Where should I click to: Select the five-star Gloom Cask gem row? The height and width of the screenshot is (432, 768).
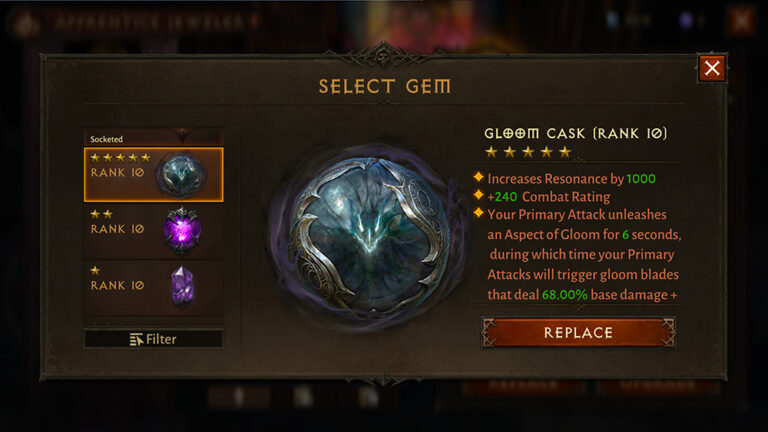pyautogui.click(x=153, y=174)
